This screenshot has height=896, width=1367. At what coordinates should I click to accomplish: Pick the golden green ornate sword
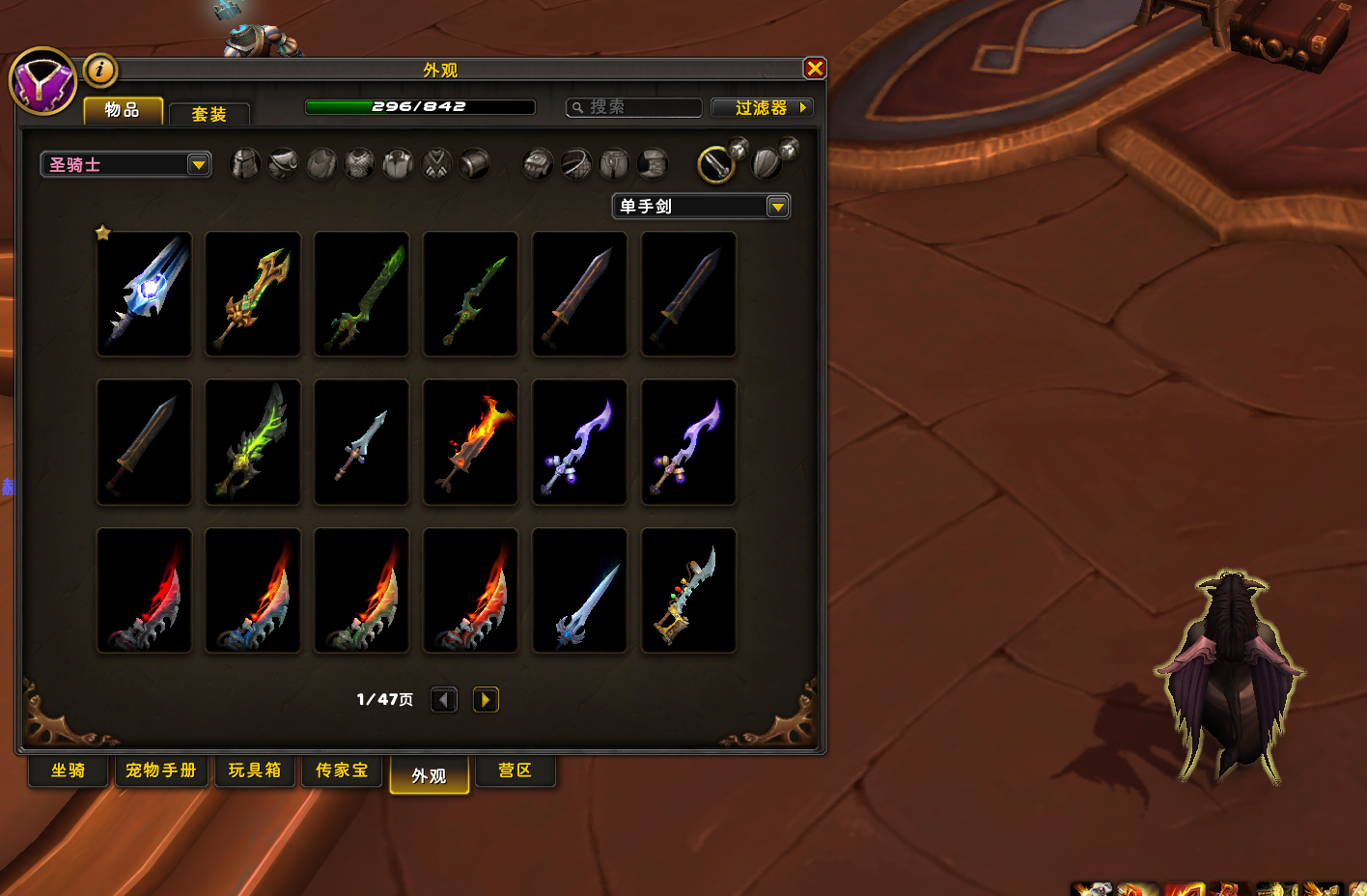[x=253, y=294]
